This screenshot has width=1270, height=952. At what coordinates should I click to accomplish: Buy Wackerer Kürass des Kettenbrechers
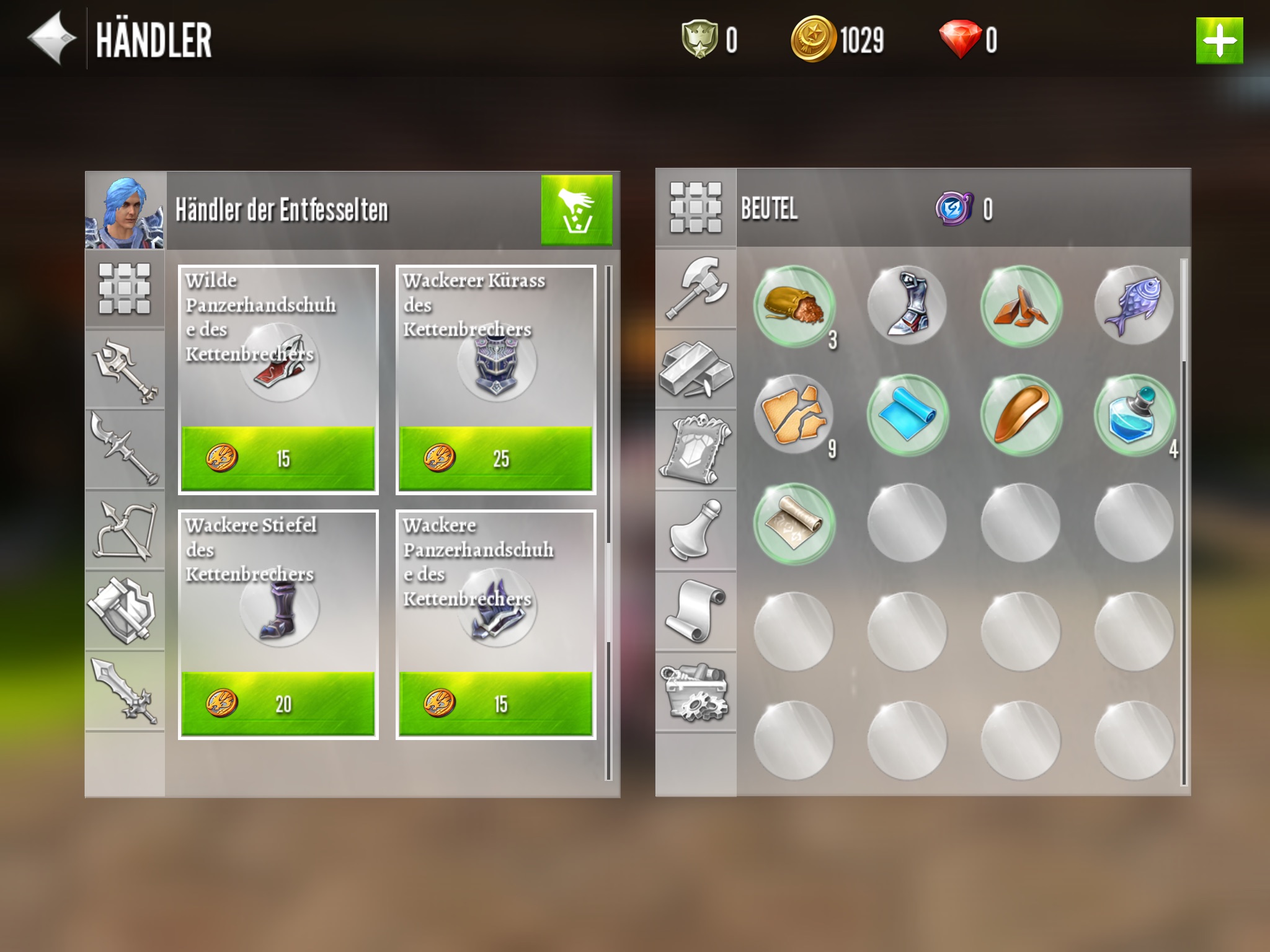(x=495, y=458)
